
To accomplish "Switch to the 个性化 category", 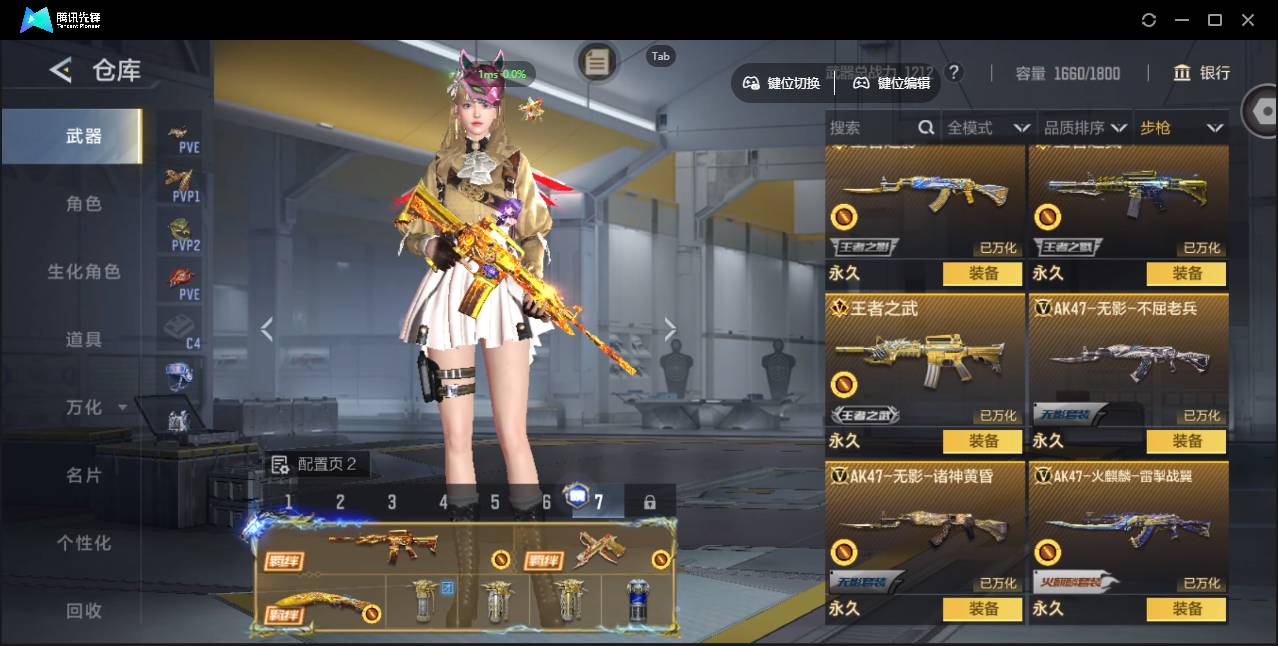I will pos(84,543).
